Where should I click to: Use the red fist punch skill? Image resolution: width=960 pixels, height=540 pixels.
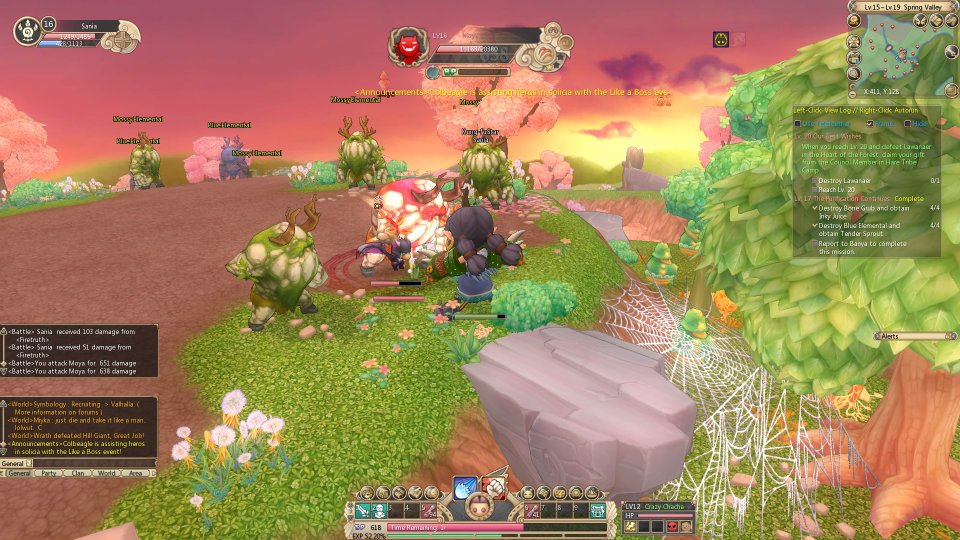tap(494, 487)
